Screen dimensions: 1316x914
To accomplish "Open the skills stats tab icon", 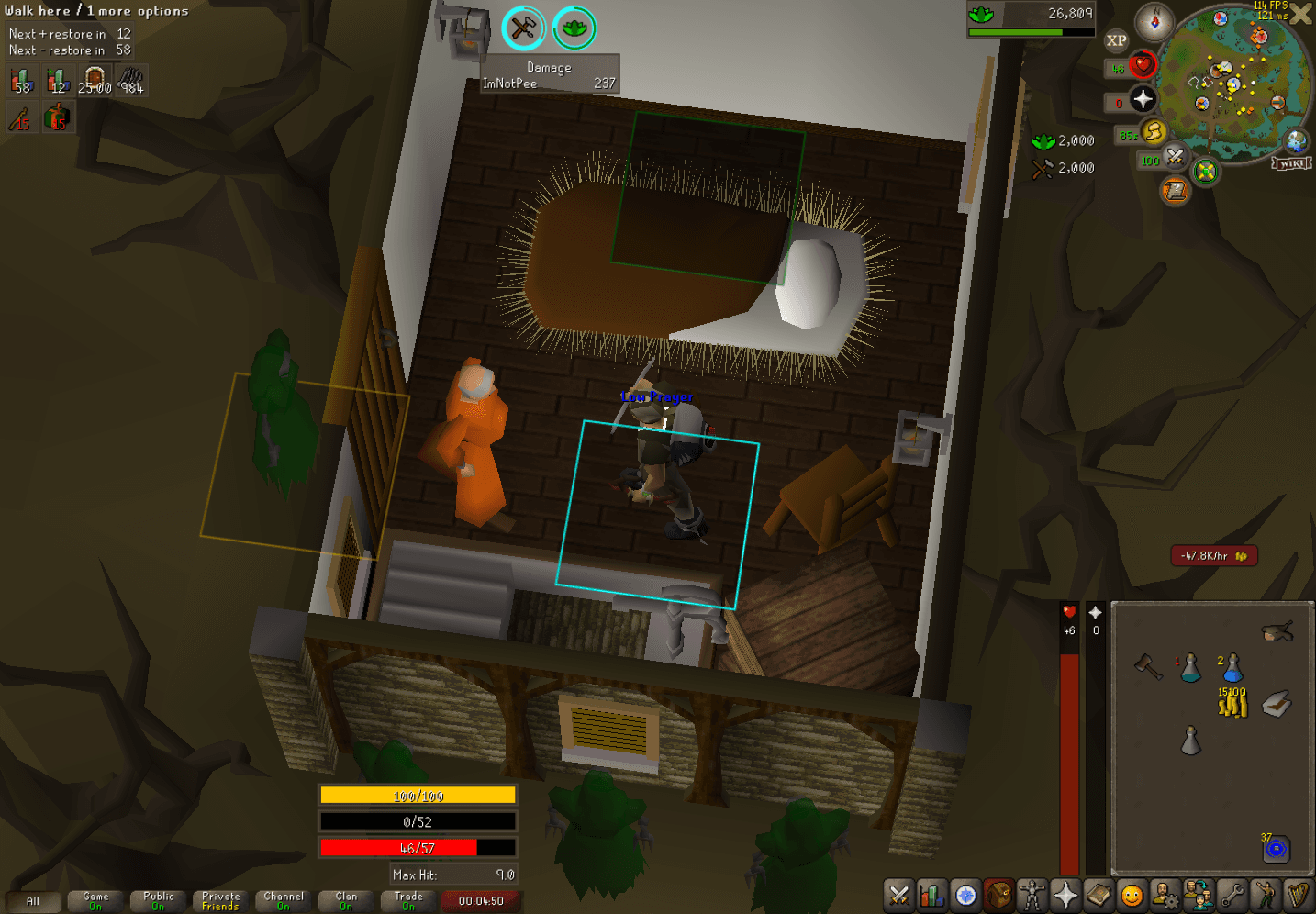I will [x=931, y=895].
